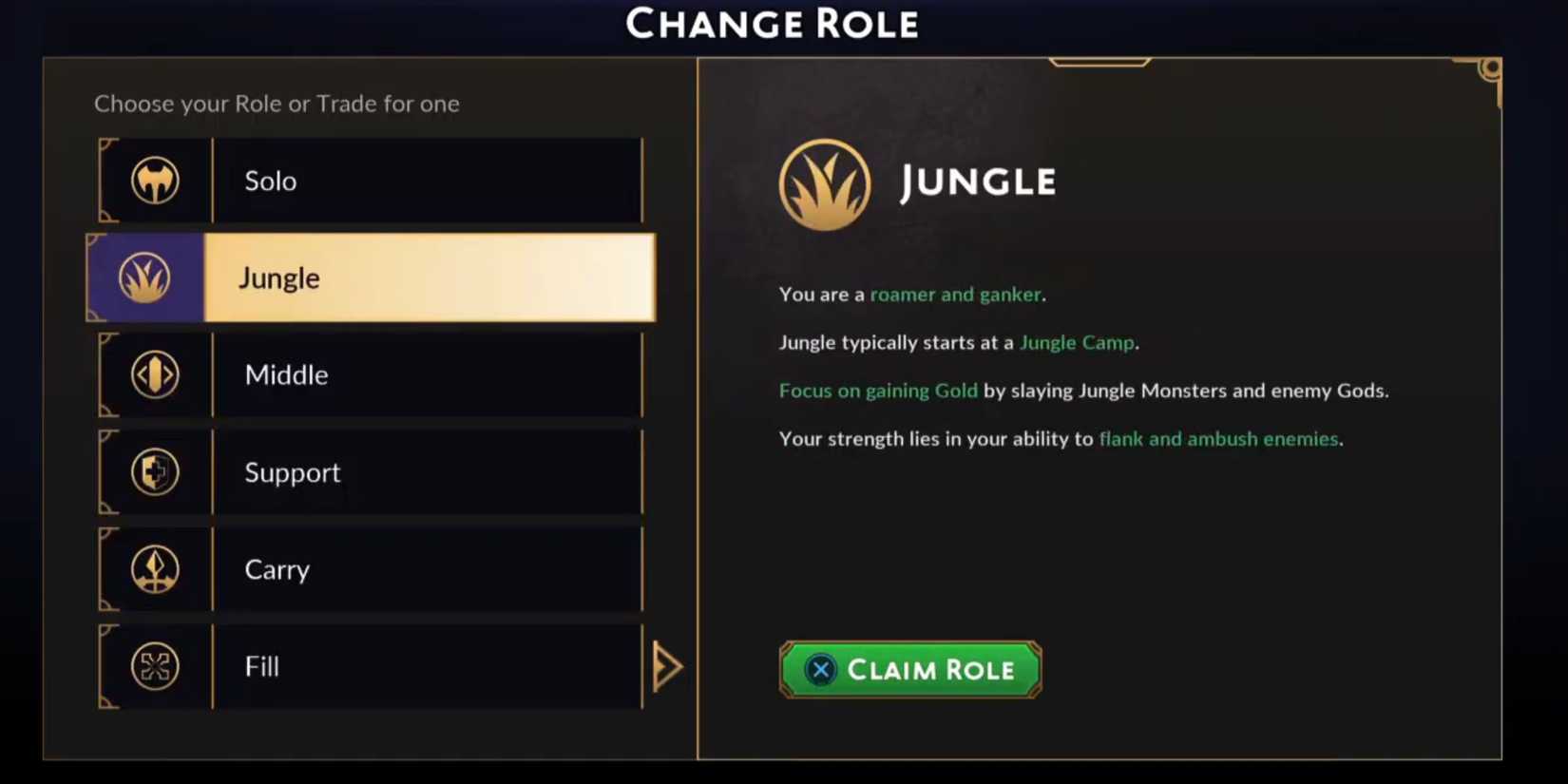Image resolution: width=1568 pixels, height=784 pixels.
Task: Select the Middle lane icon
Action: point(155,374)
